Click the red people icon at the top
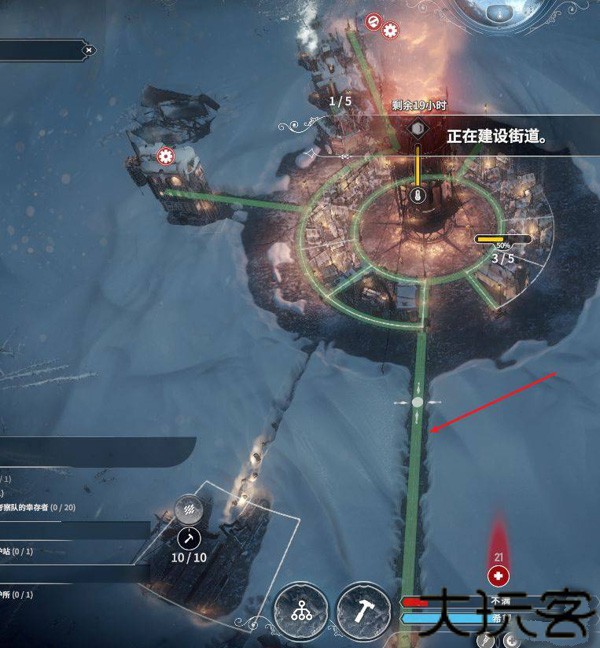Viewport: 600px width, 648px height. (374, 20)
